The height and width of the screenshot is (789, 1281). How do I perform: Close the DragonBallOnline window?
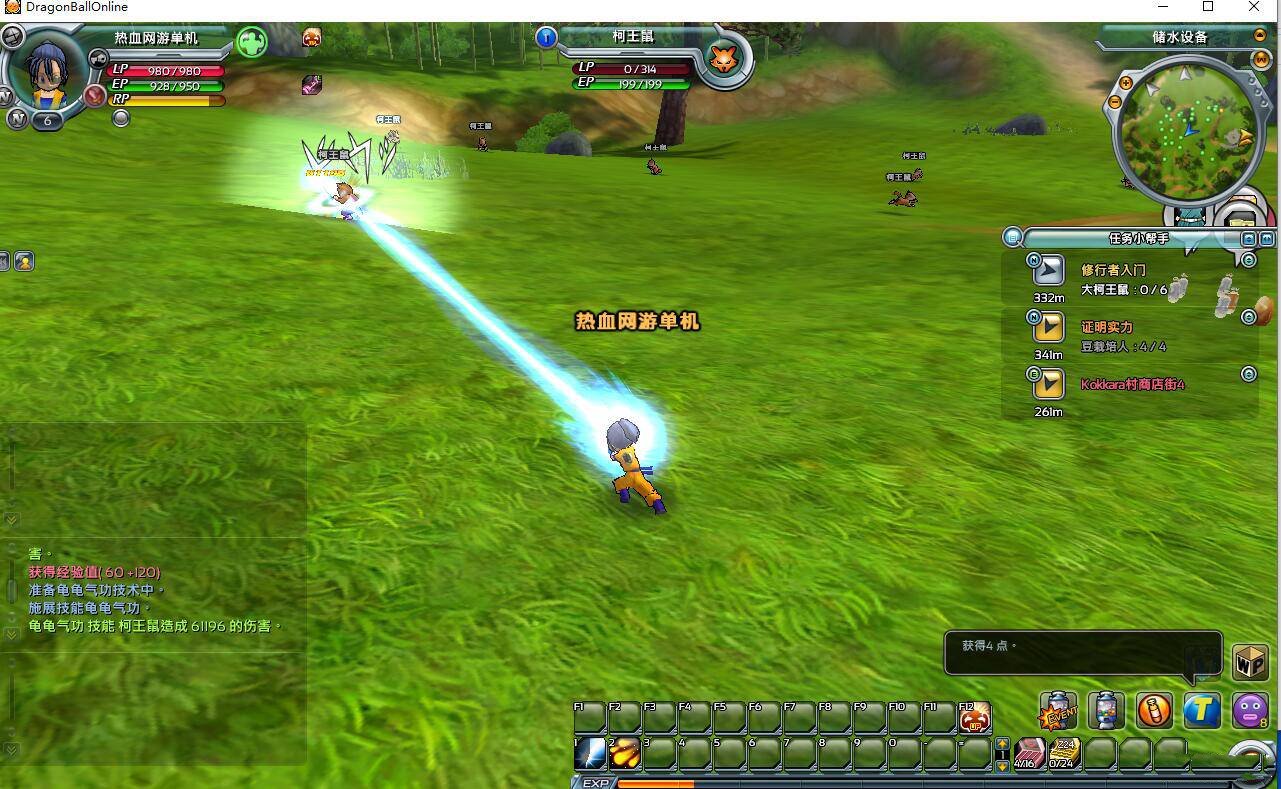click(x=1254, y=7)
